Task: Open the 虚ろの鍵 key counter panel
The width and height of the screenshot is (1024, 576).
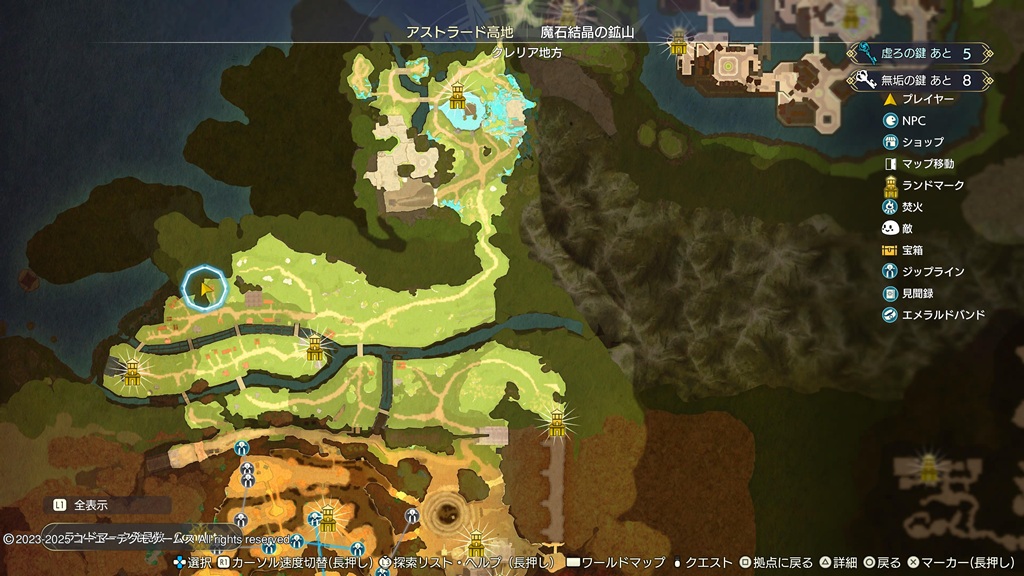Action: click(x=920, y=53)
